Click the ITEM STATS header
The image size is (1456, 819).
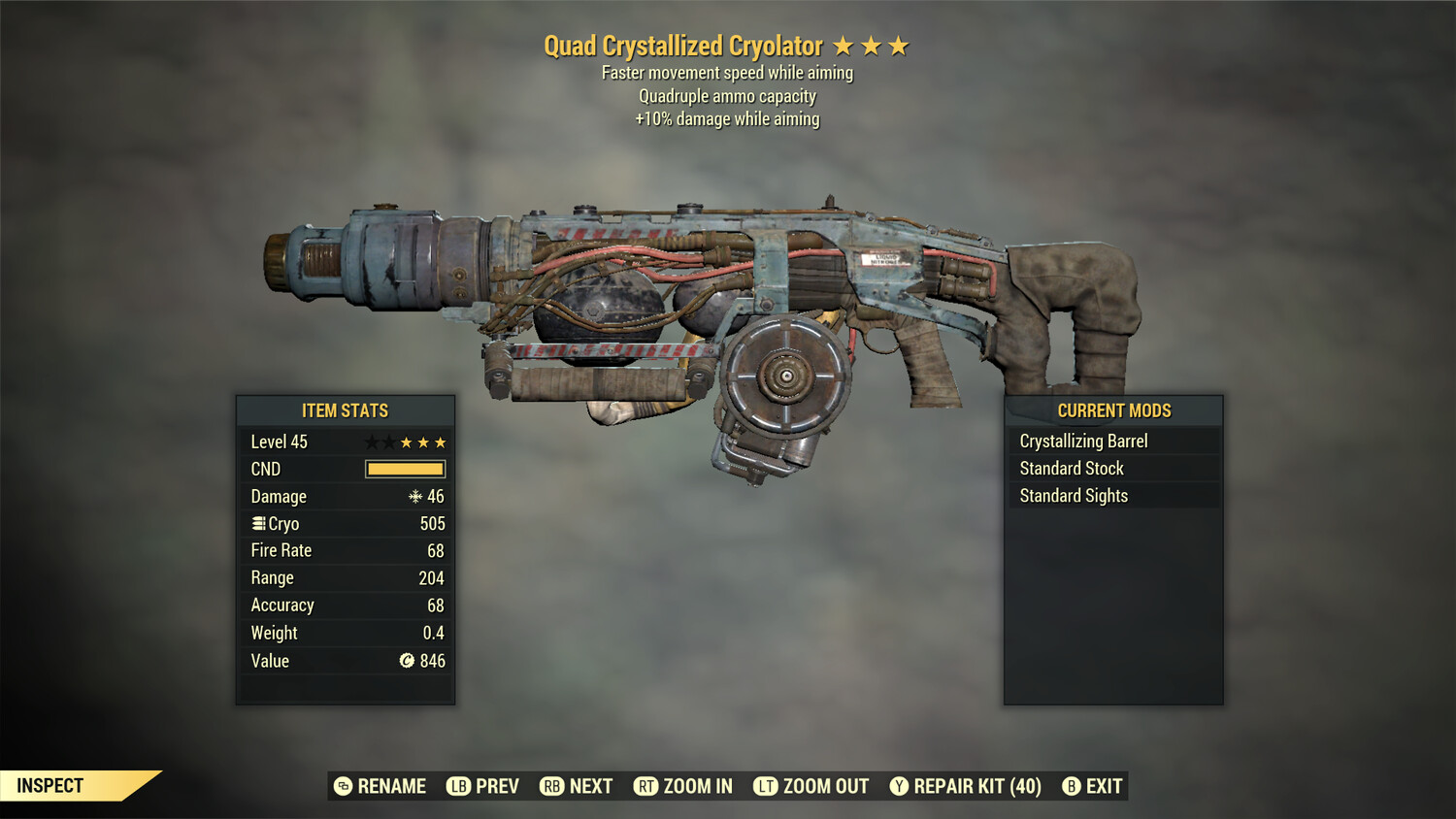point(346,410)
